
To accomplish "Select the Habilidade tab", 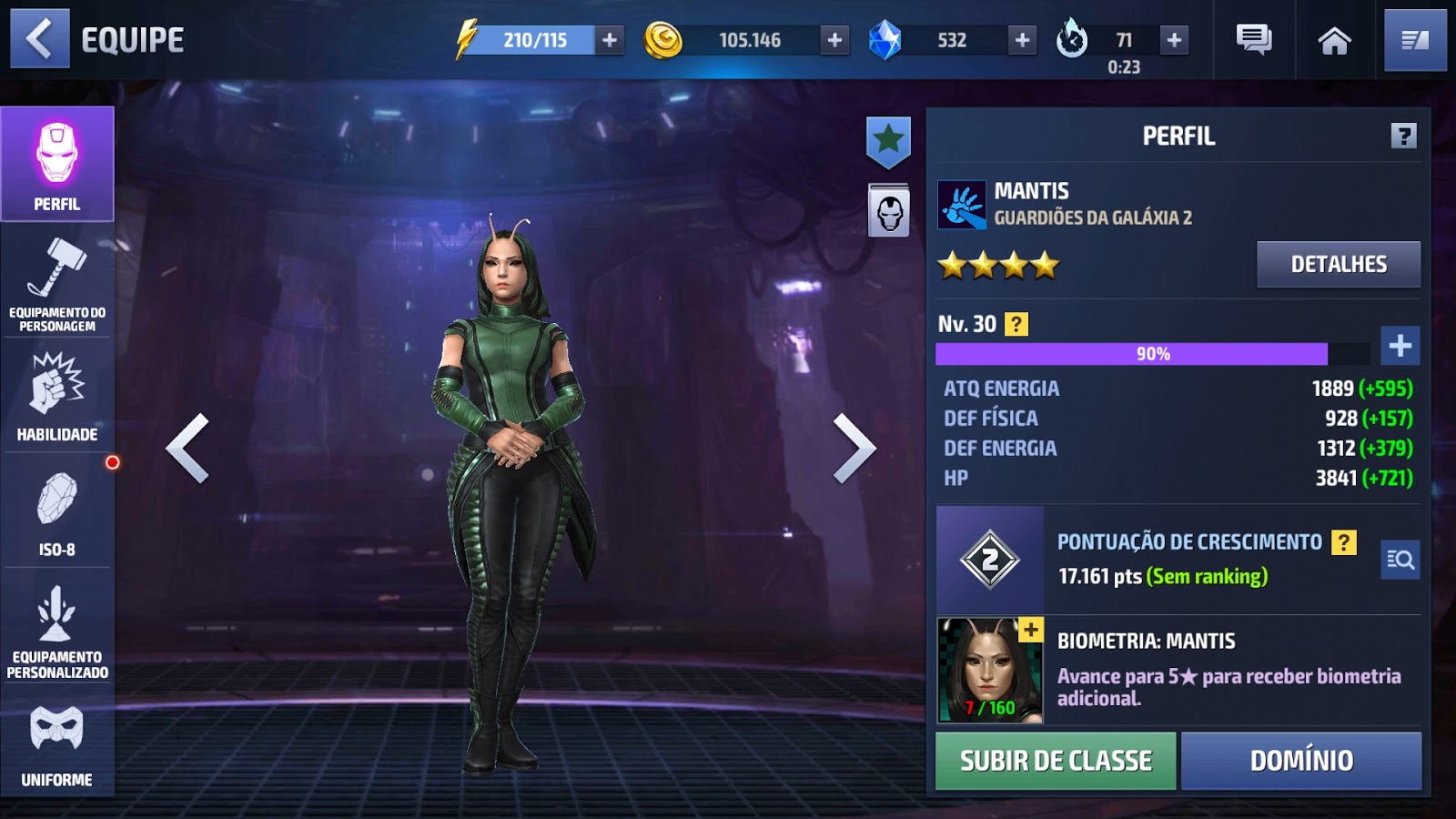I will pos(57,397).
